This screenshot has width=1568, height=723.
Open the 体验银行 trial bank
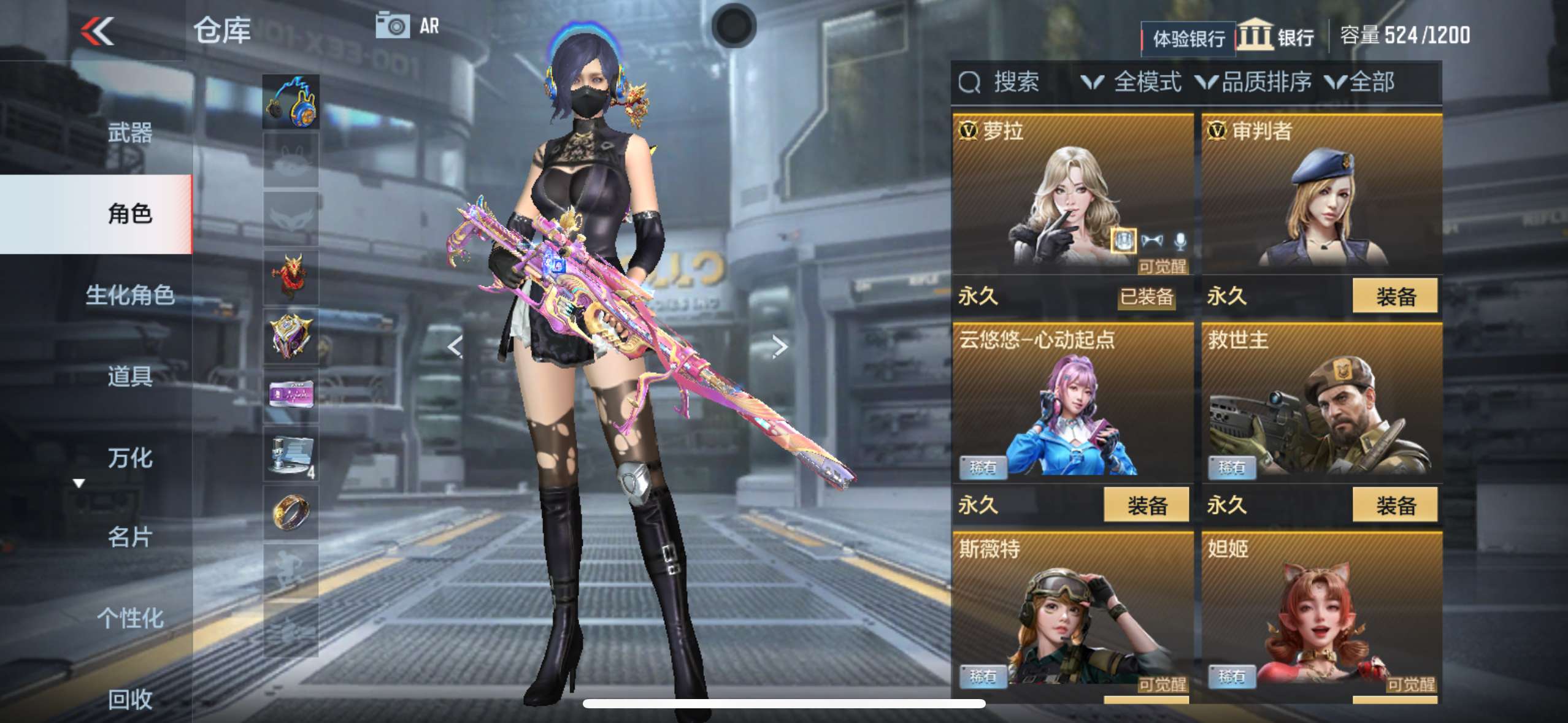[1188, 39]
